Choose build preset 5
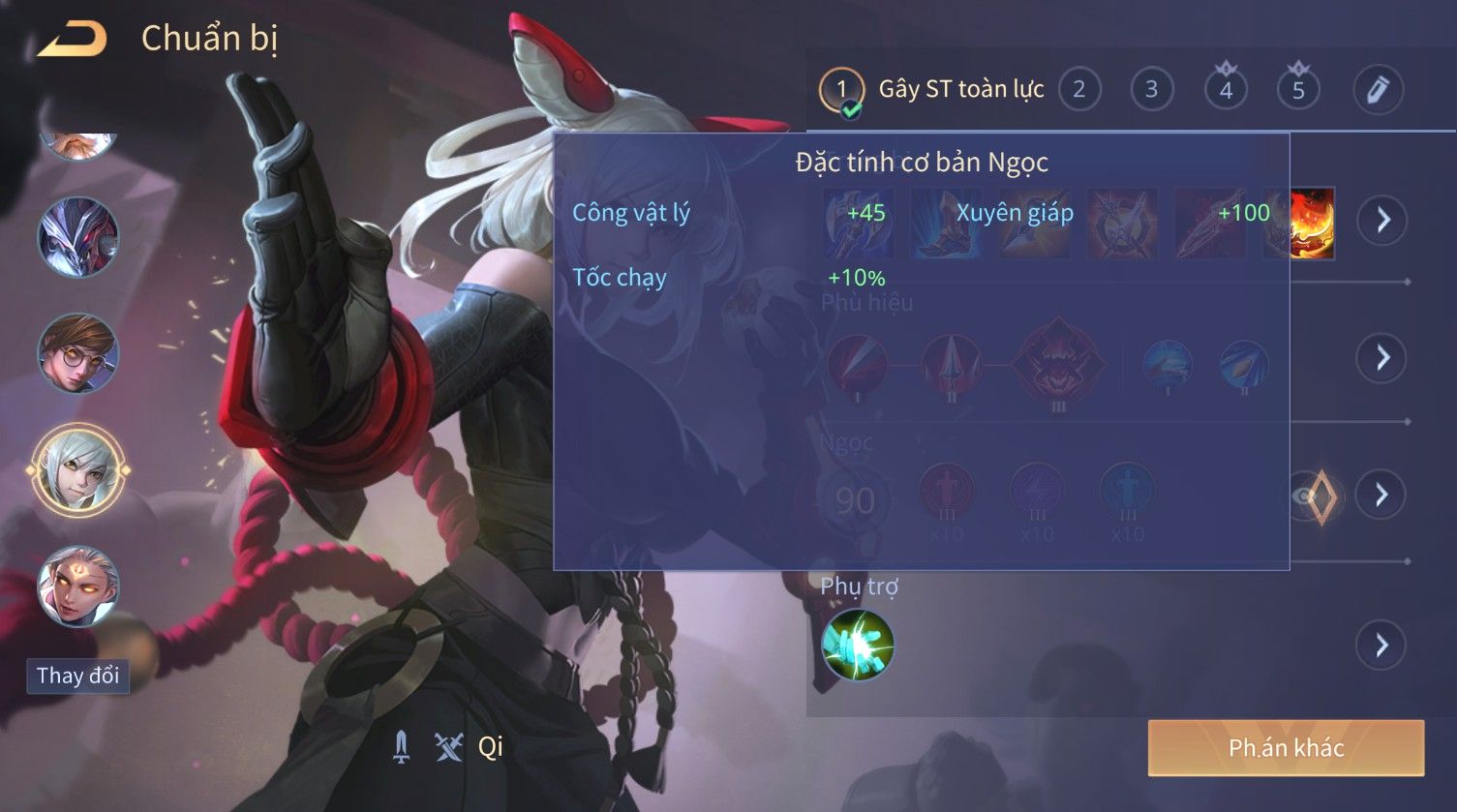The image size is (1457, 812). point(1298,90)
